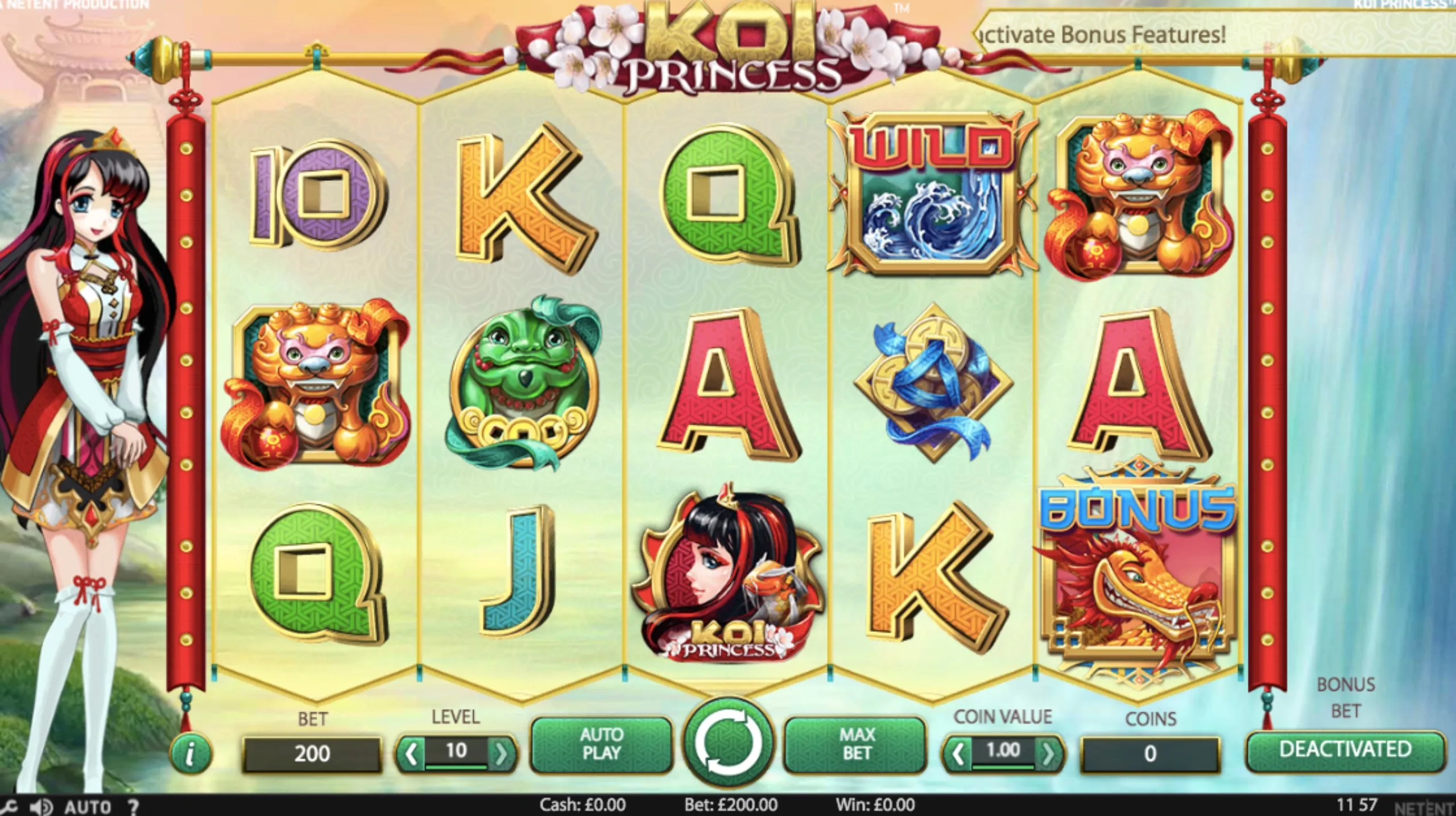Show game help via question mark

click(x=133, y=807)
